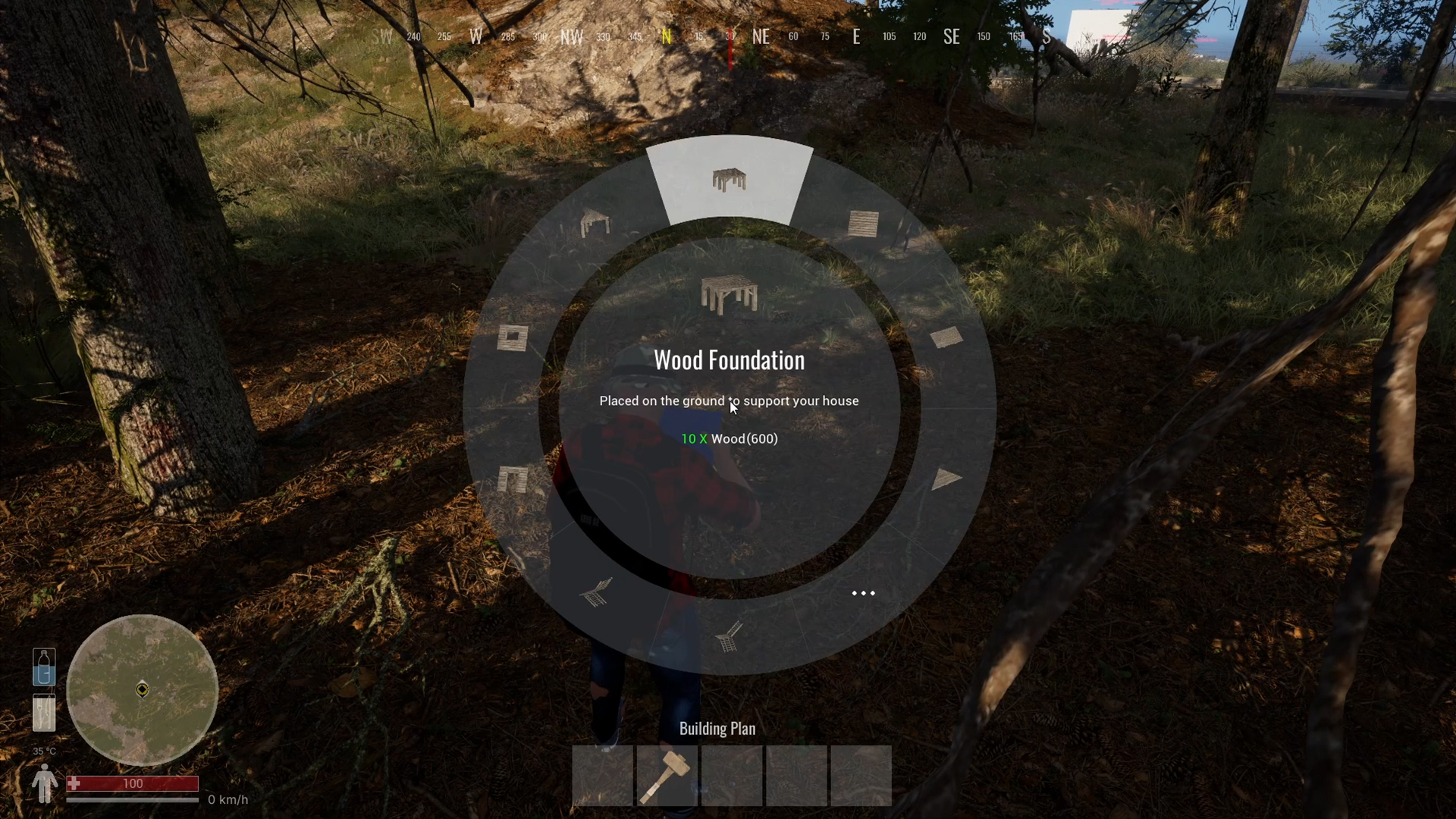Select the wall with window opening
This screenshot has width=1456, height=819.
coord(513,337)
